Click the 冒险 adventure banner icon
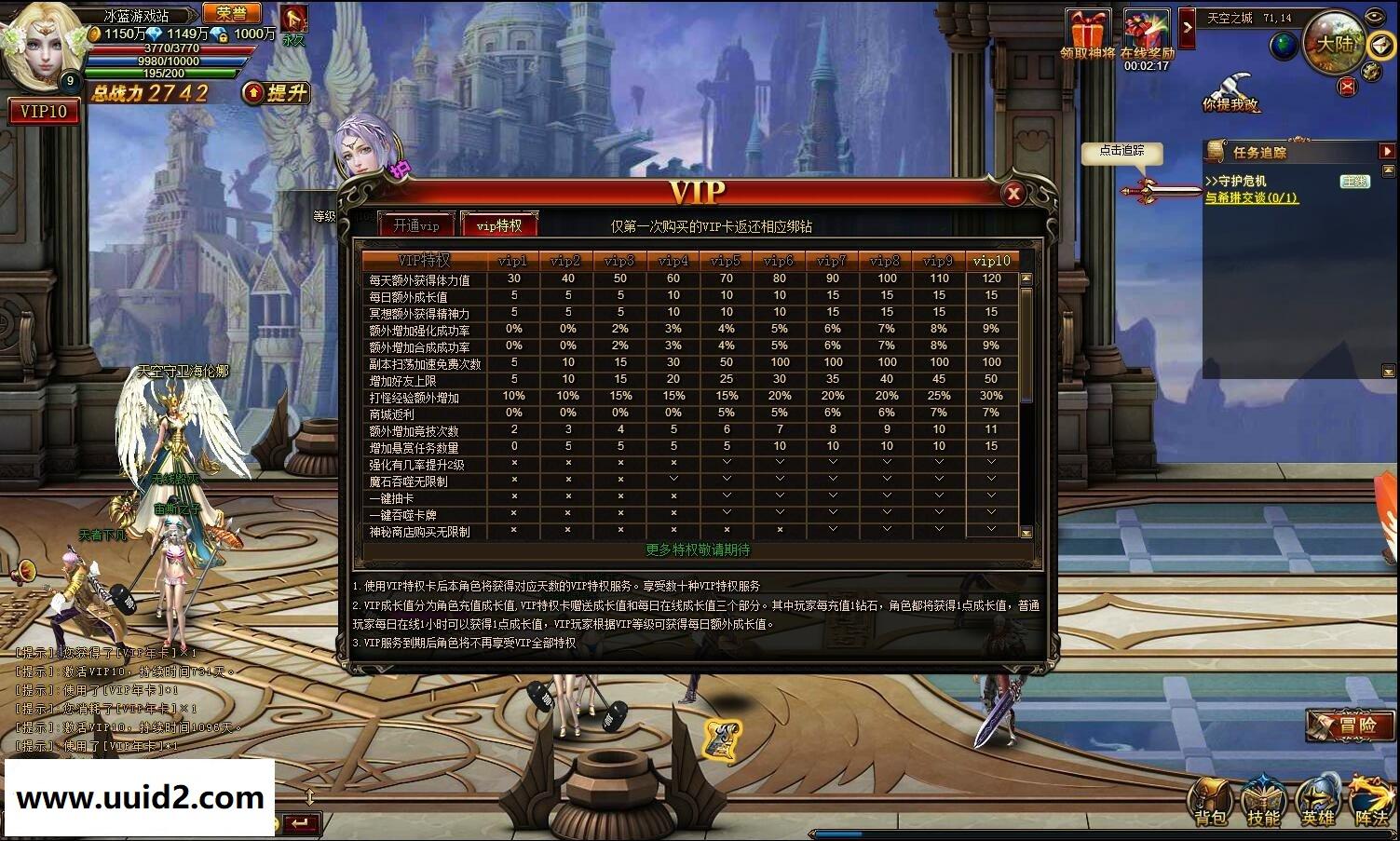 1352,727
